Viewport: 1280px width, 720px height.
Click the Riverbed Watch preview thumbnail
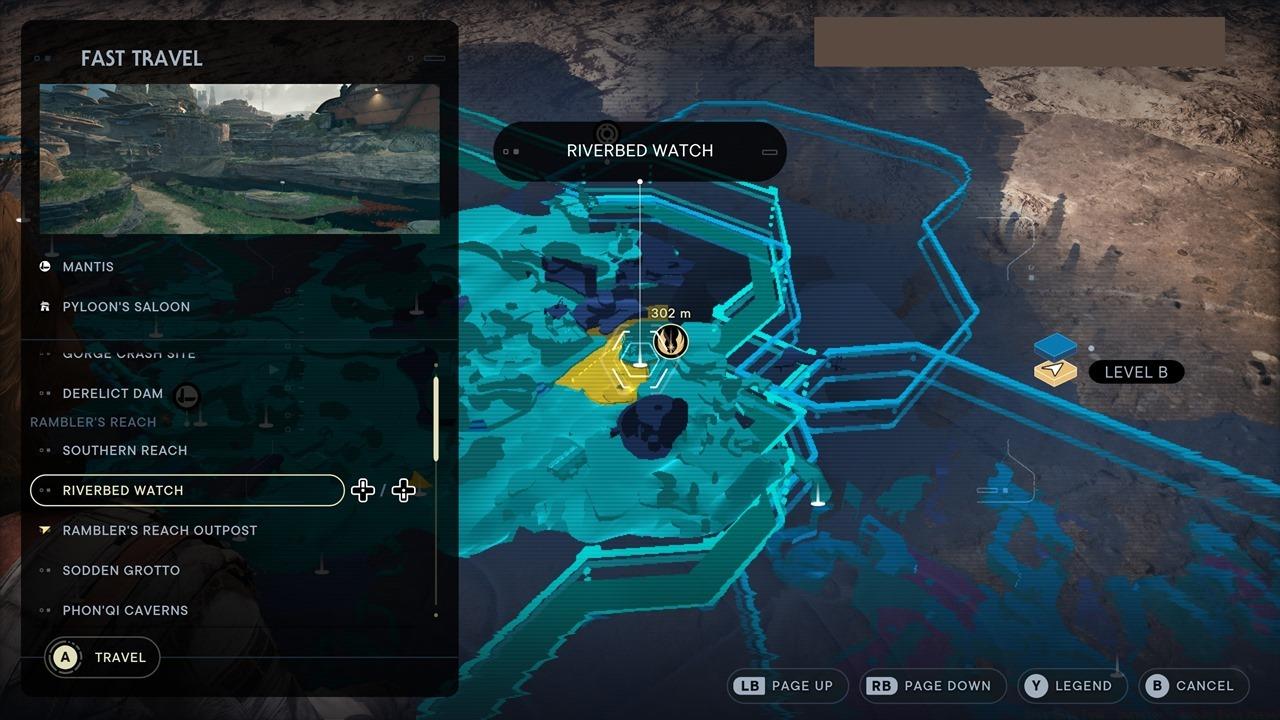238,157
